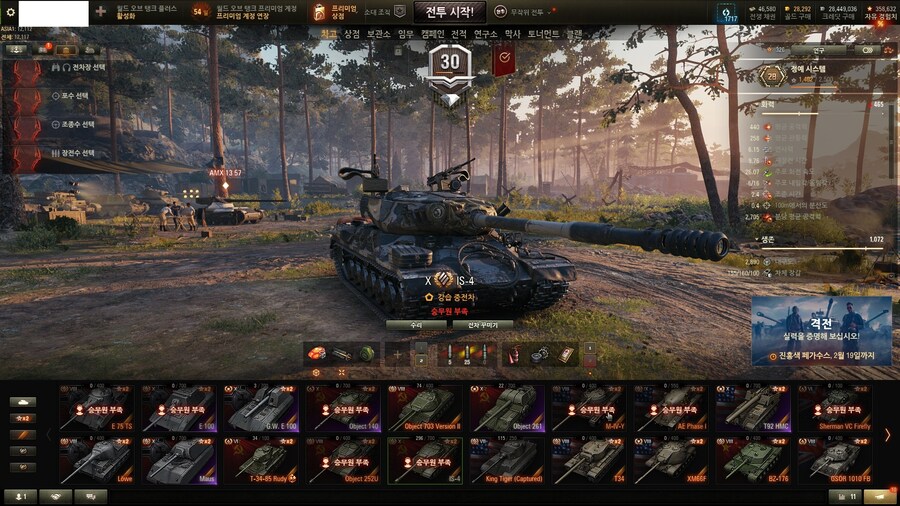Viewport: 900px width, 506px height.
Task: Go to the 병영 (barracks) tab
Action: 512,34
